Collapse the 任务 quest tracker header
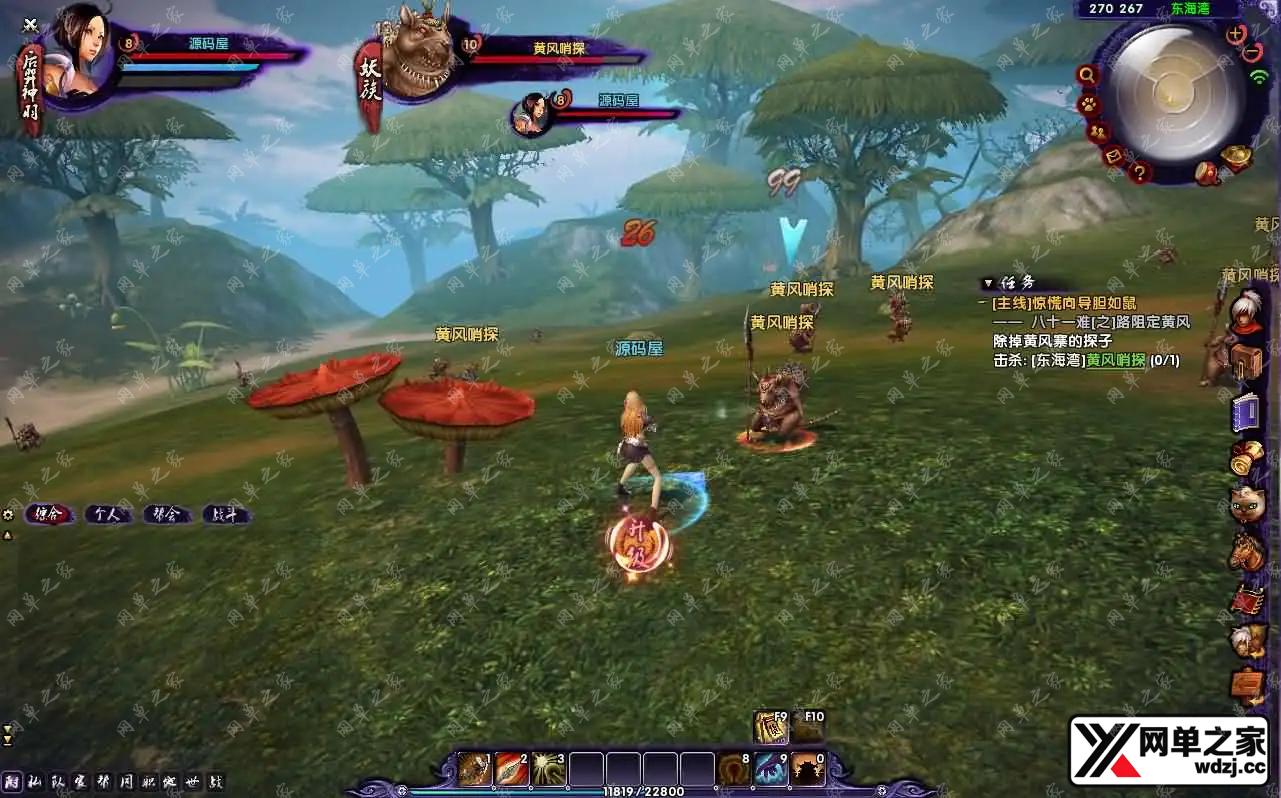Viewport: 1281px width, 798px height. [988, 283]
